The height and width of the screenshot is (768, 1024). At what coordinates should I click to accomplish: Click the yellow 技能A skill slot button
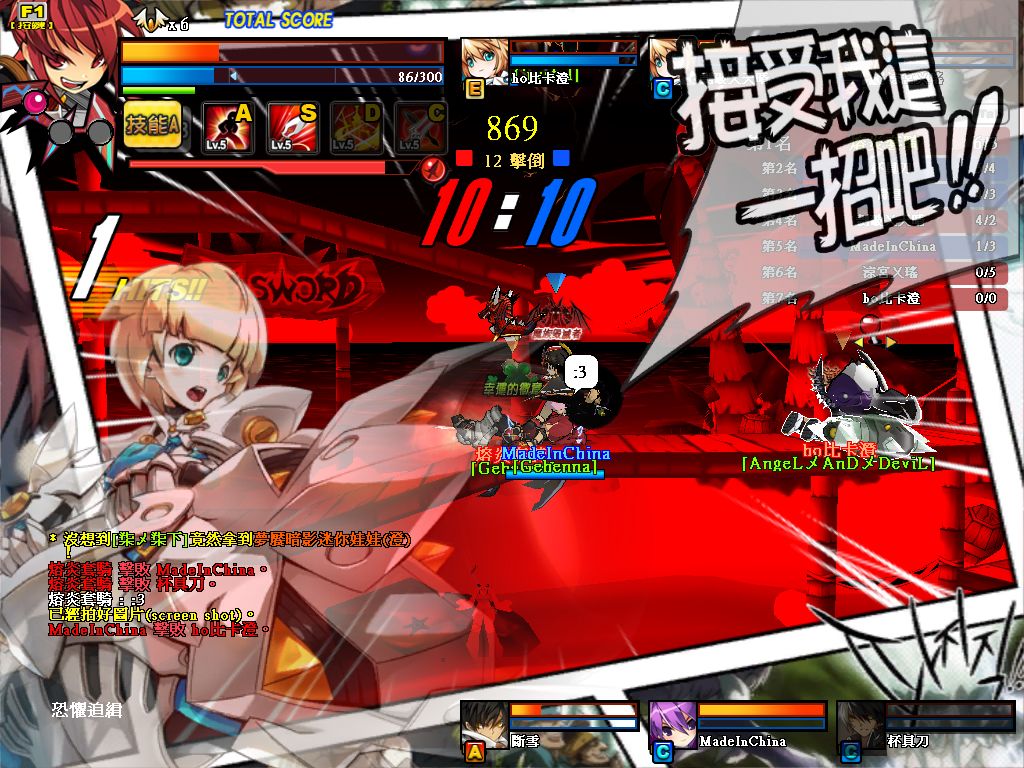pyautogui.click(x=153, y=125)
